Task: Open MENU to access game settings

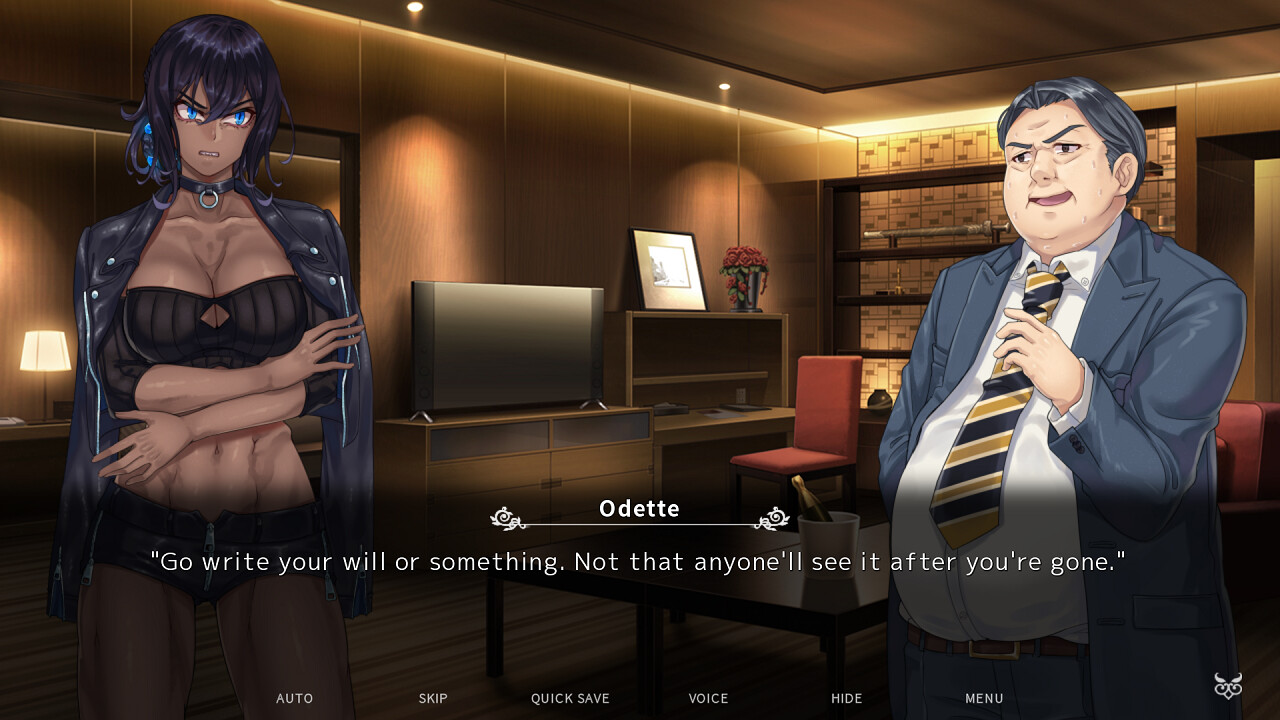Action: pyautogui.click(x=984, y=698)
